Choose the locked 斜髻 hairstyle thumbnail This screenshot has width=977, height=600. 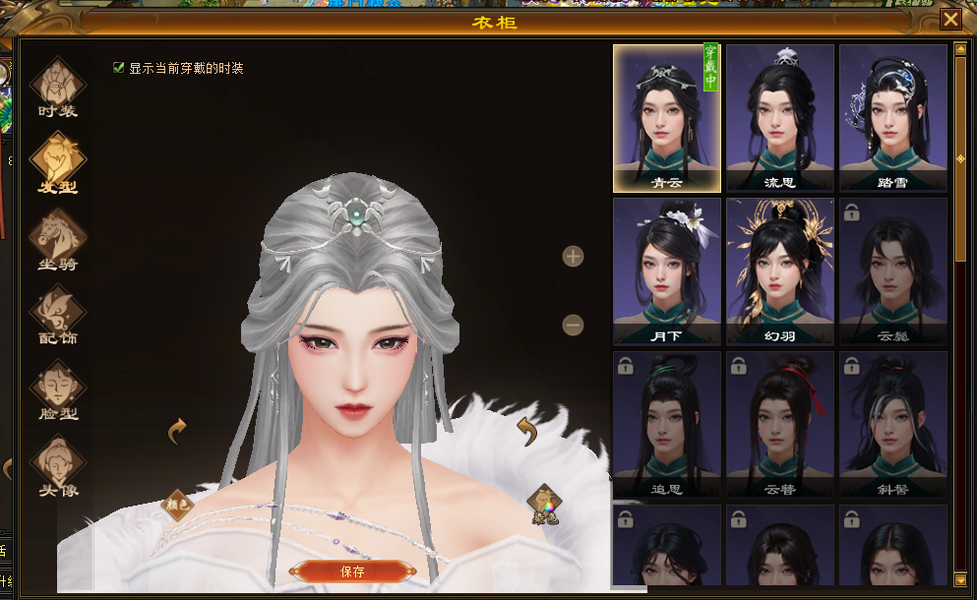[x=892, y=424]
